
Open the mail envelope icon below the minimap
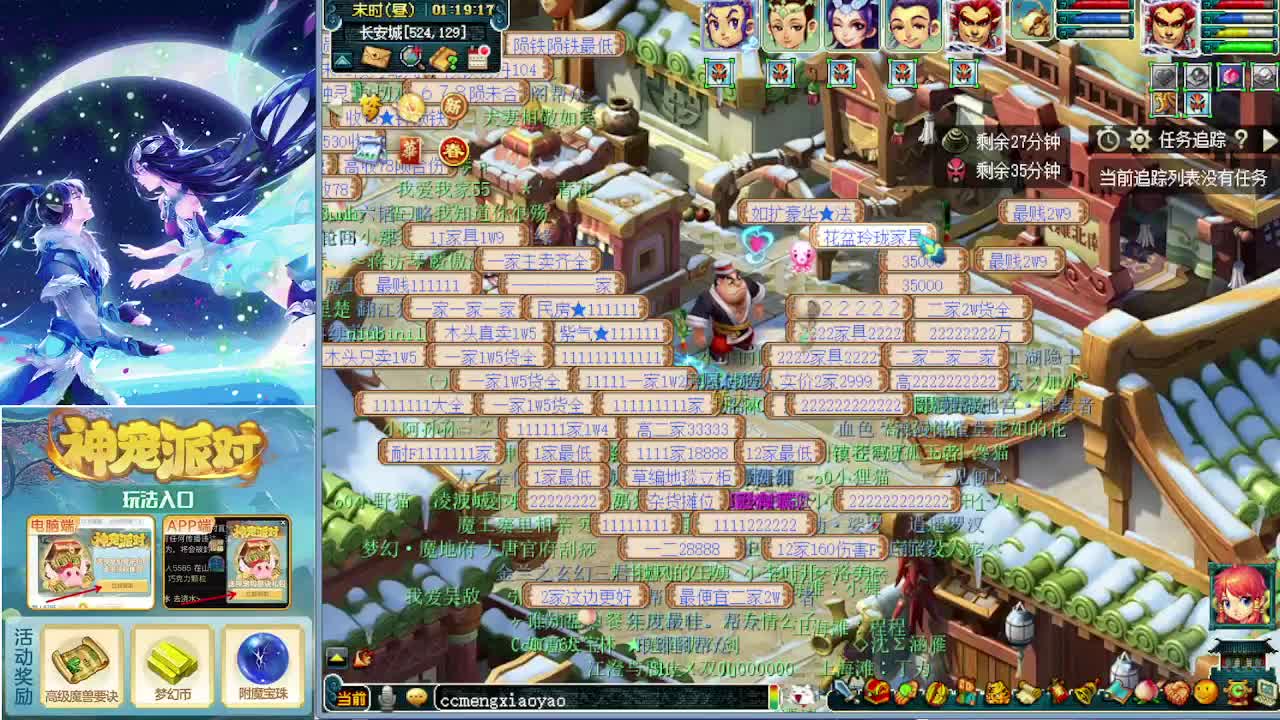[376, 58]
